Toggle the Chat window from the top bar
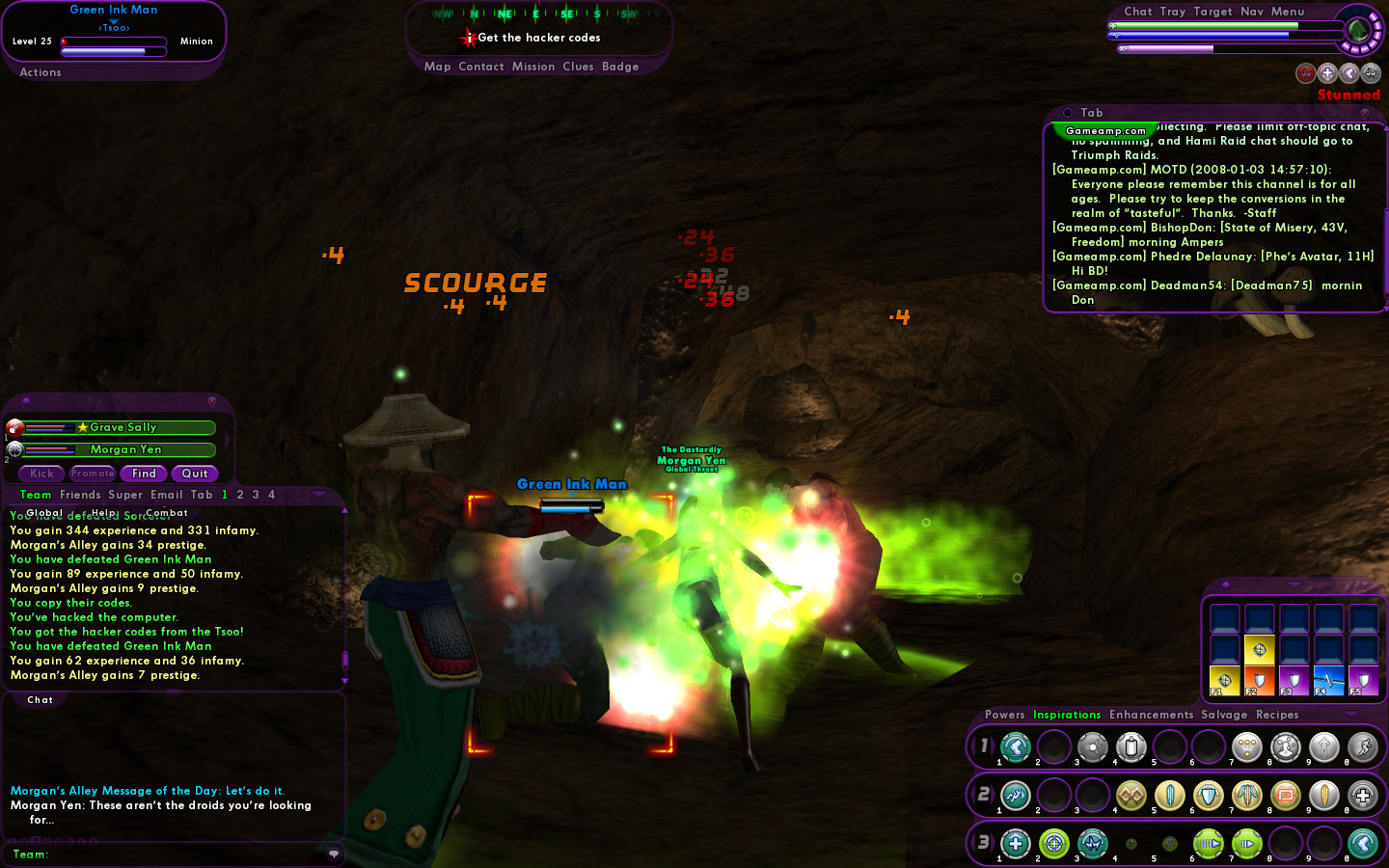 [x=1138, y=12]
